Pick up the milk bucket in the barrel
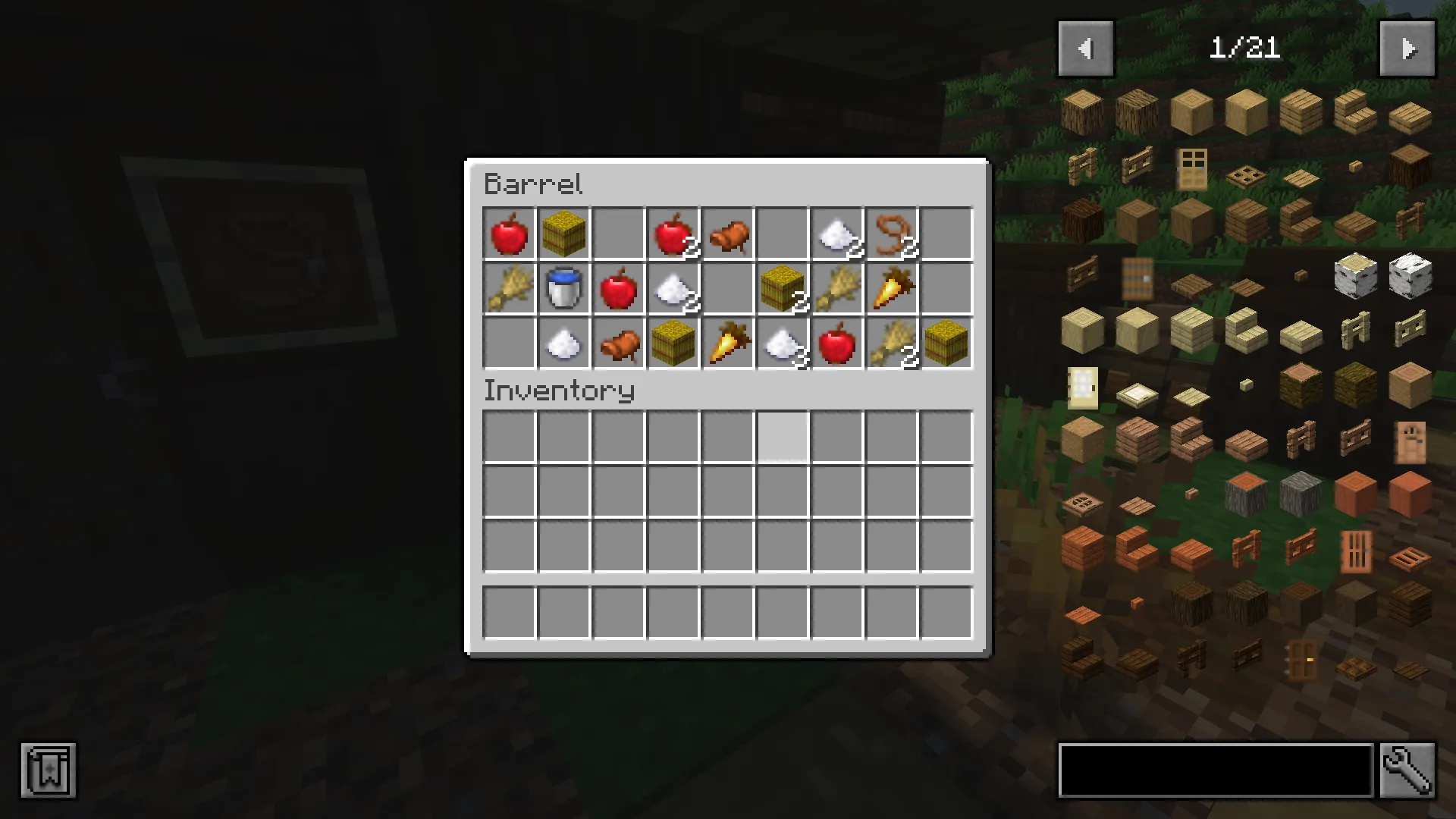This screenshot has height=819, width=1456. coord(563,289)
